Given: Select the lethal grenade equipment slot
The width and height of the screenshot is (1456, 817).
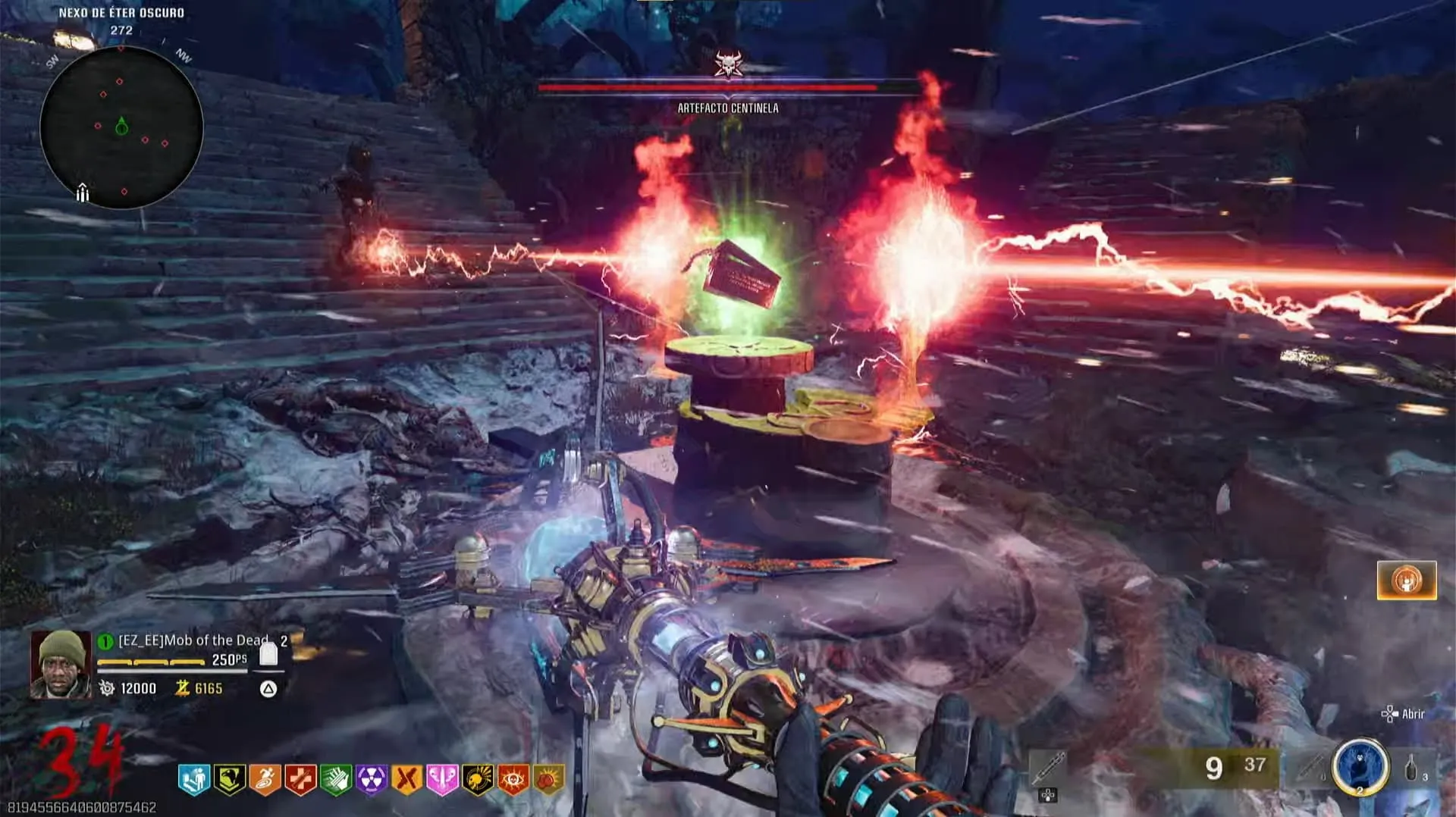Looking at the screenshot, I should [1414, 768].
